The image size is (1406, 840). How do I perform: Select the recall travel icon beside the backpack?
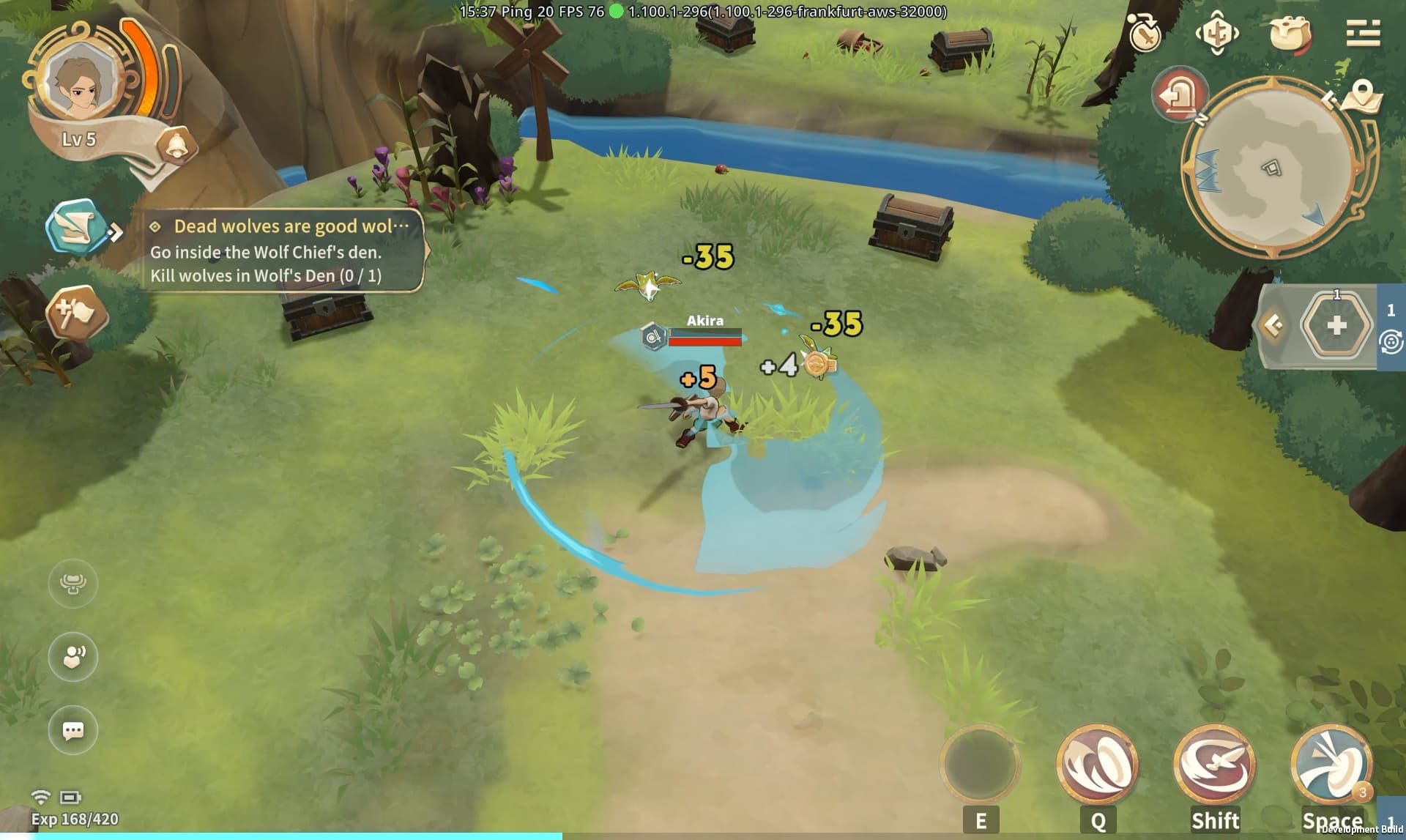tap(1217, 33)
